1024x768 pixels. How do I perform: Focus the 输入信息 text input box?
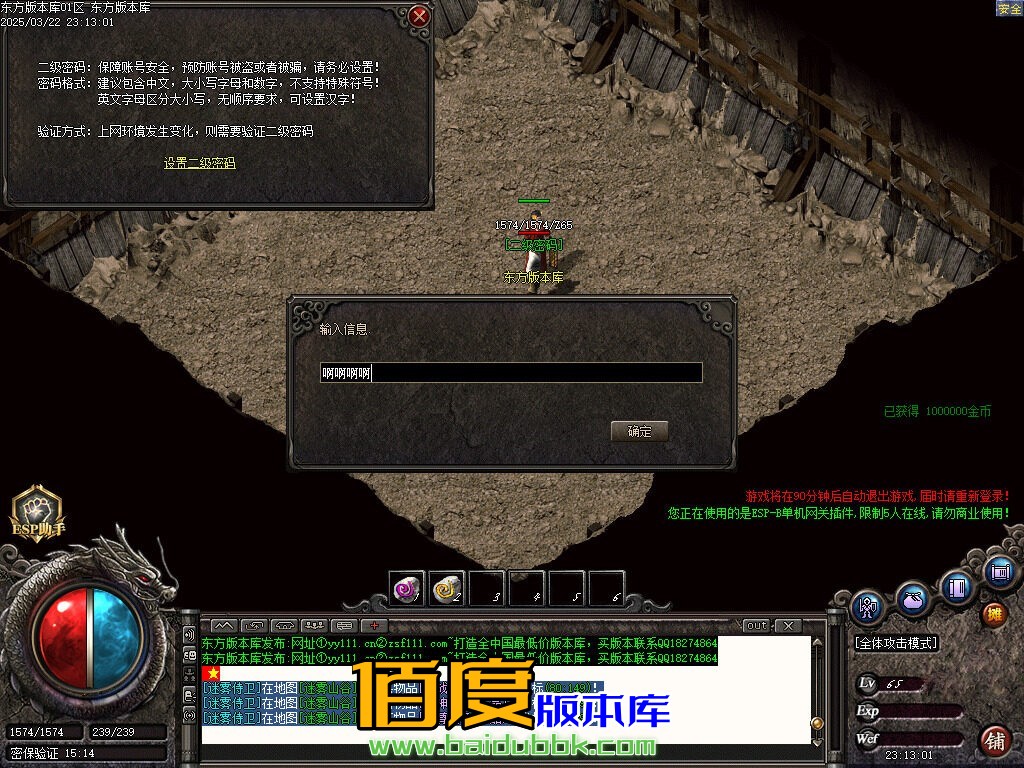pos(511,374)
